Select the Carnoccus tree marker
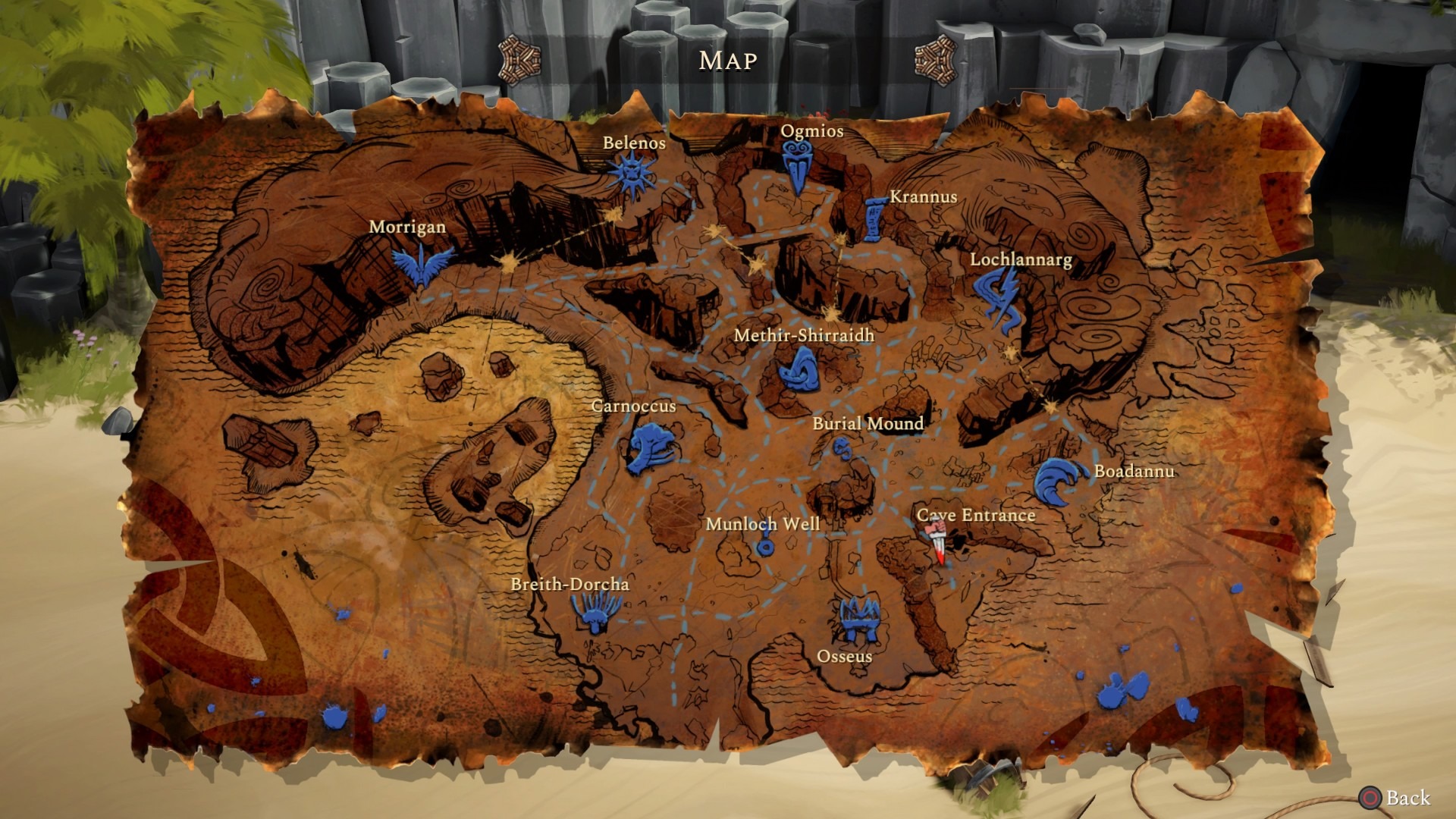 coord(649,447)
